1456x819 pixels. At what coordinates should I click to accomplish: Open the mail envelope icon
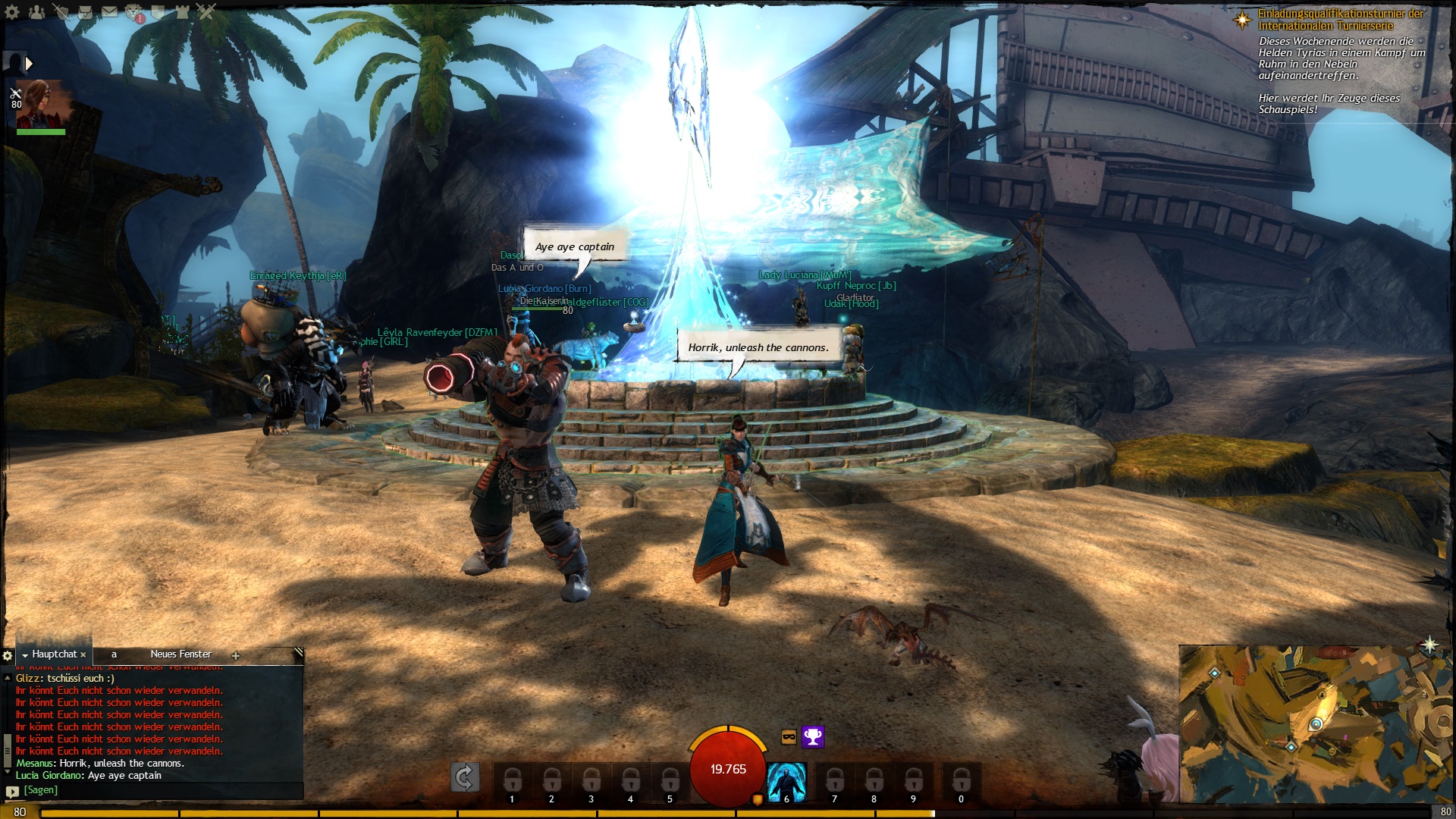110,11
